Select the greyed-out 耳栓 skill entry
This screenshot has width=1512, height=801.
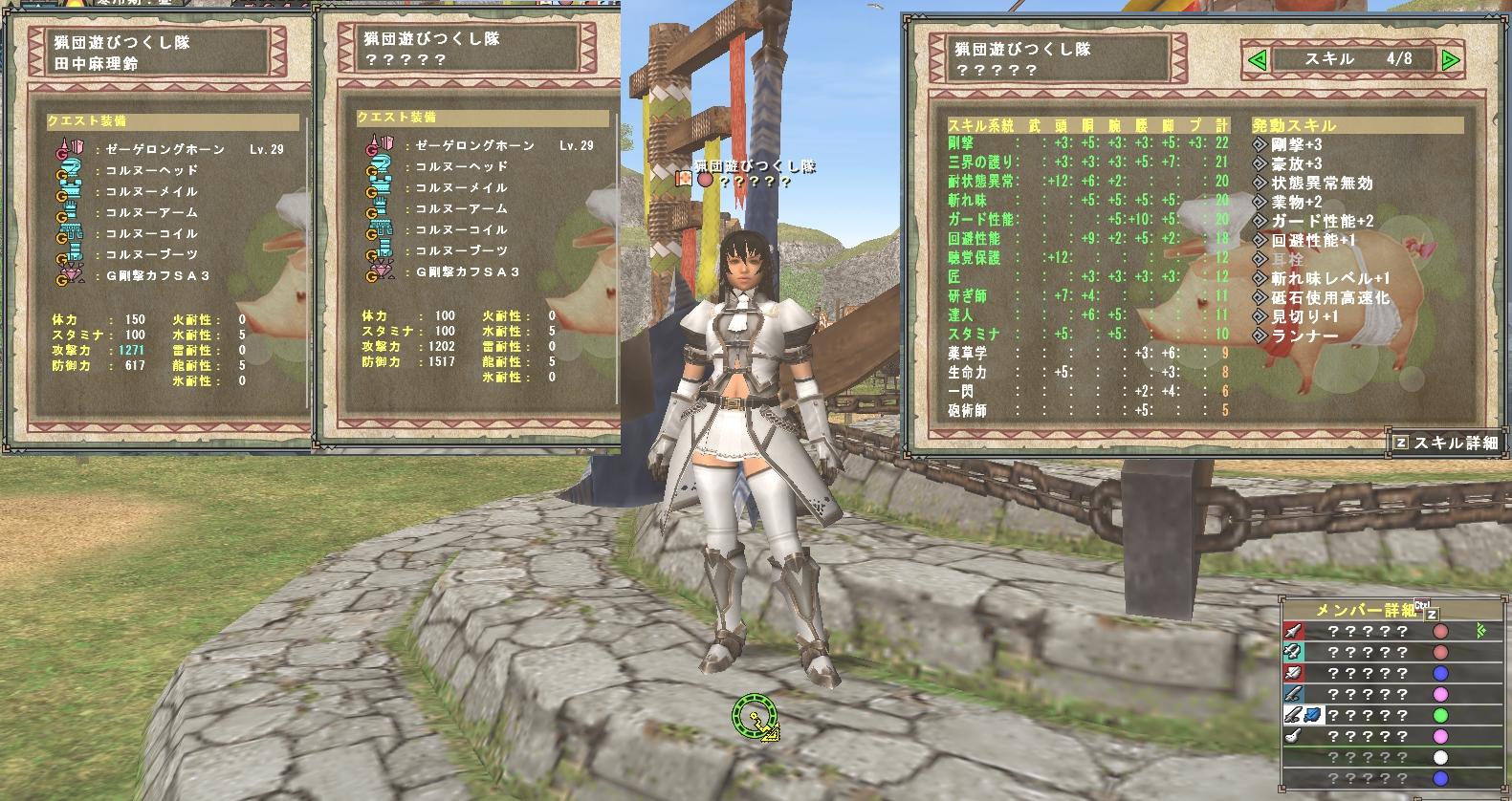[x=1287, y=259]
